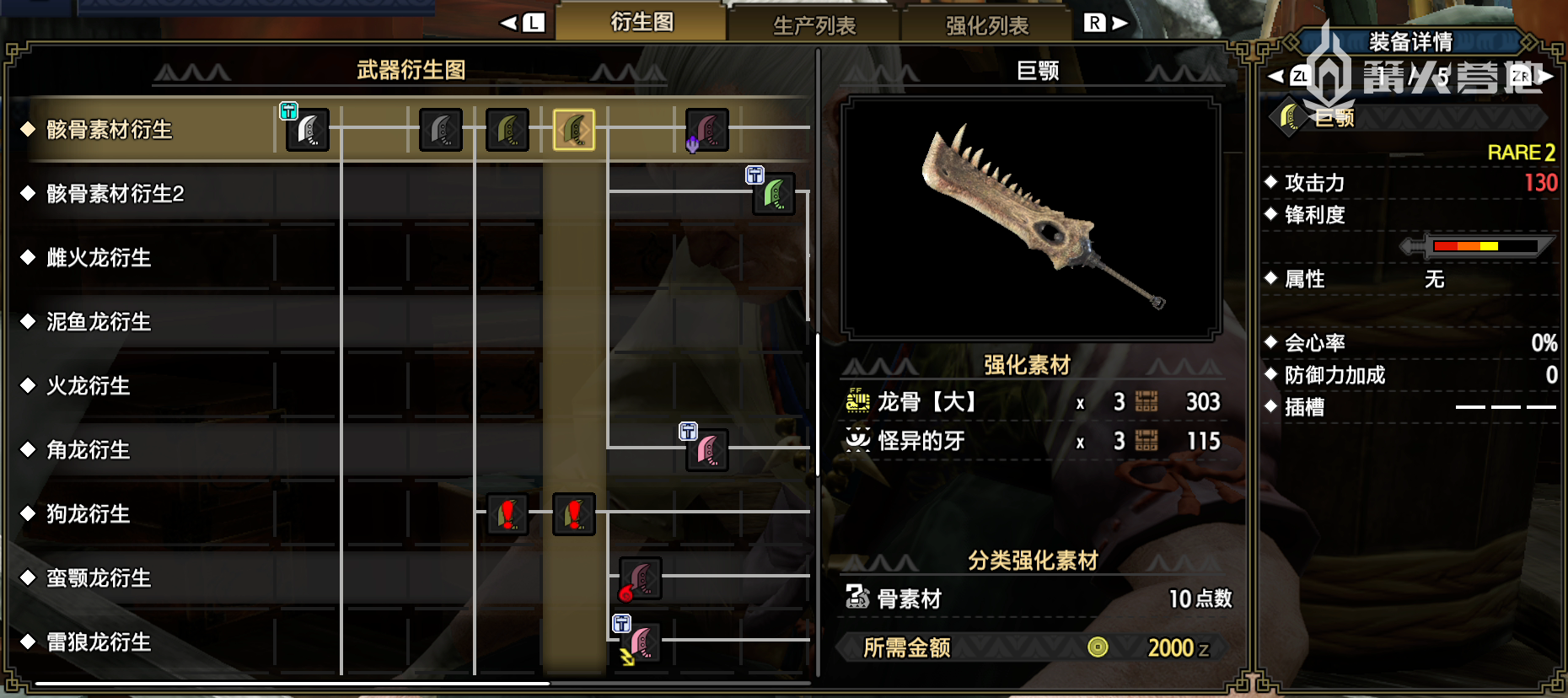Choose the pink weapon node in 角龙衍生
Screen dimensions: 1568x698
pos(707,450)
